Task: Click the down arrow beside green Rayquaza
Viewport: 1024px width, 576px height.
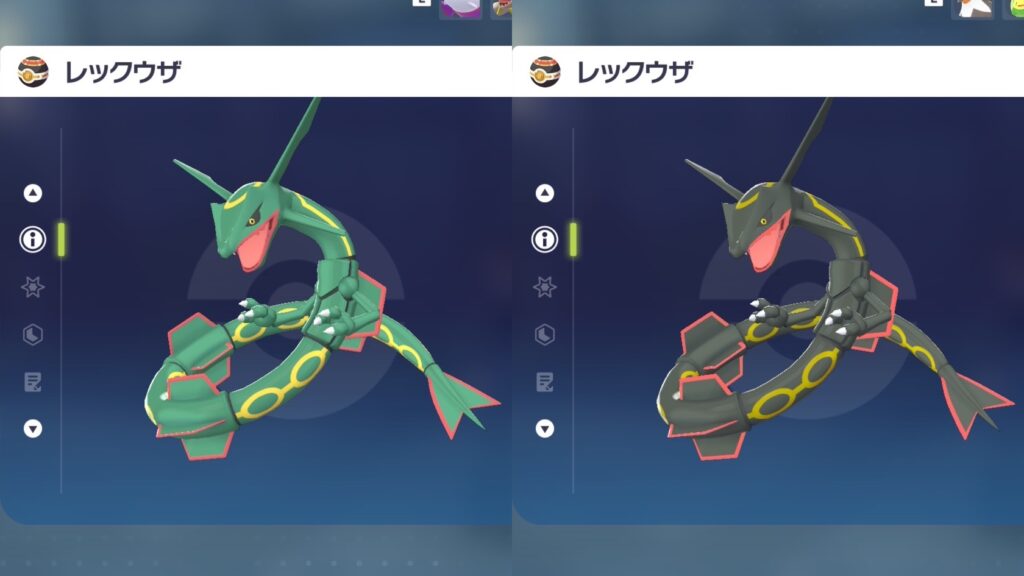Action: click(x=33, y=428)
